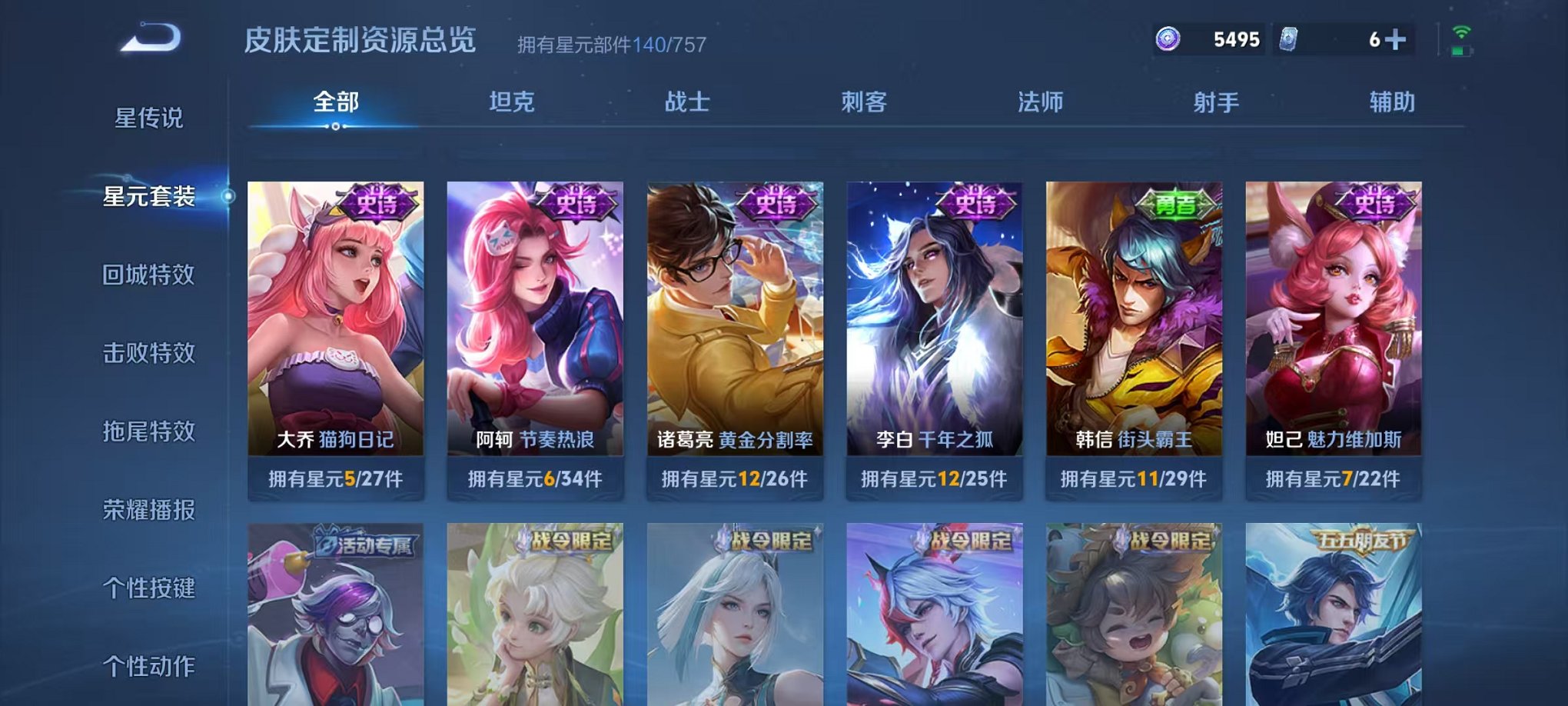Click the back arrow at top left
Viewport: 1568px width, 706px height.
tap(150, 35)
